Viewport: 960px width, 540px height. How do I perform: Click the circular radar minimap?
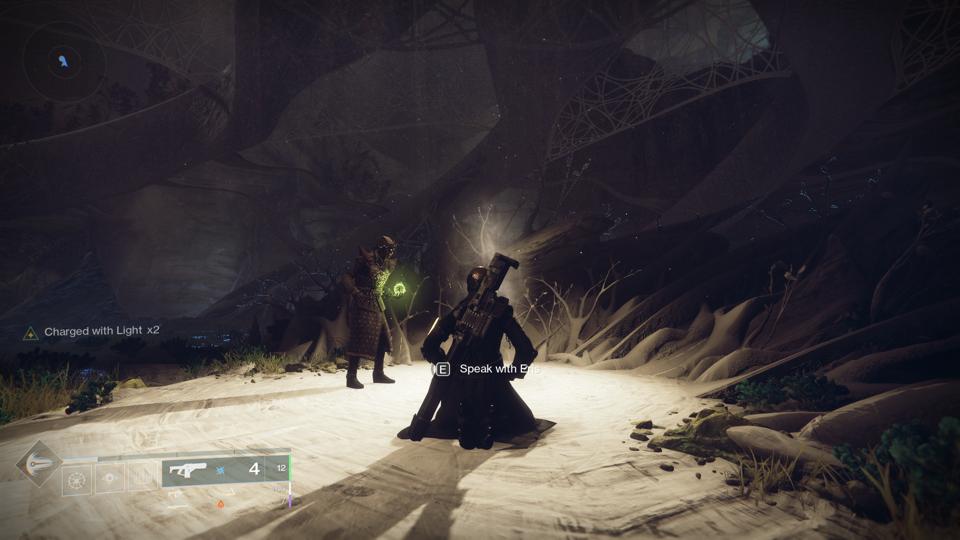point(64,61)
